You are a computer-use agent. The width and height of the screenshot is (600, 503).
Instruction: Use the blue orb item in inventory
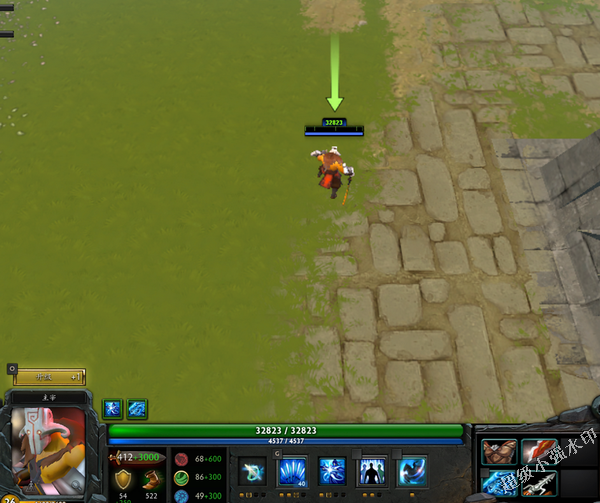[x=499, y=484]
